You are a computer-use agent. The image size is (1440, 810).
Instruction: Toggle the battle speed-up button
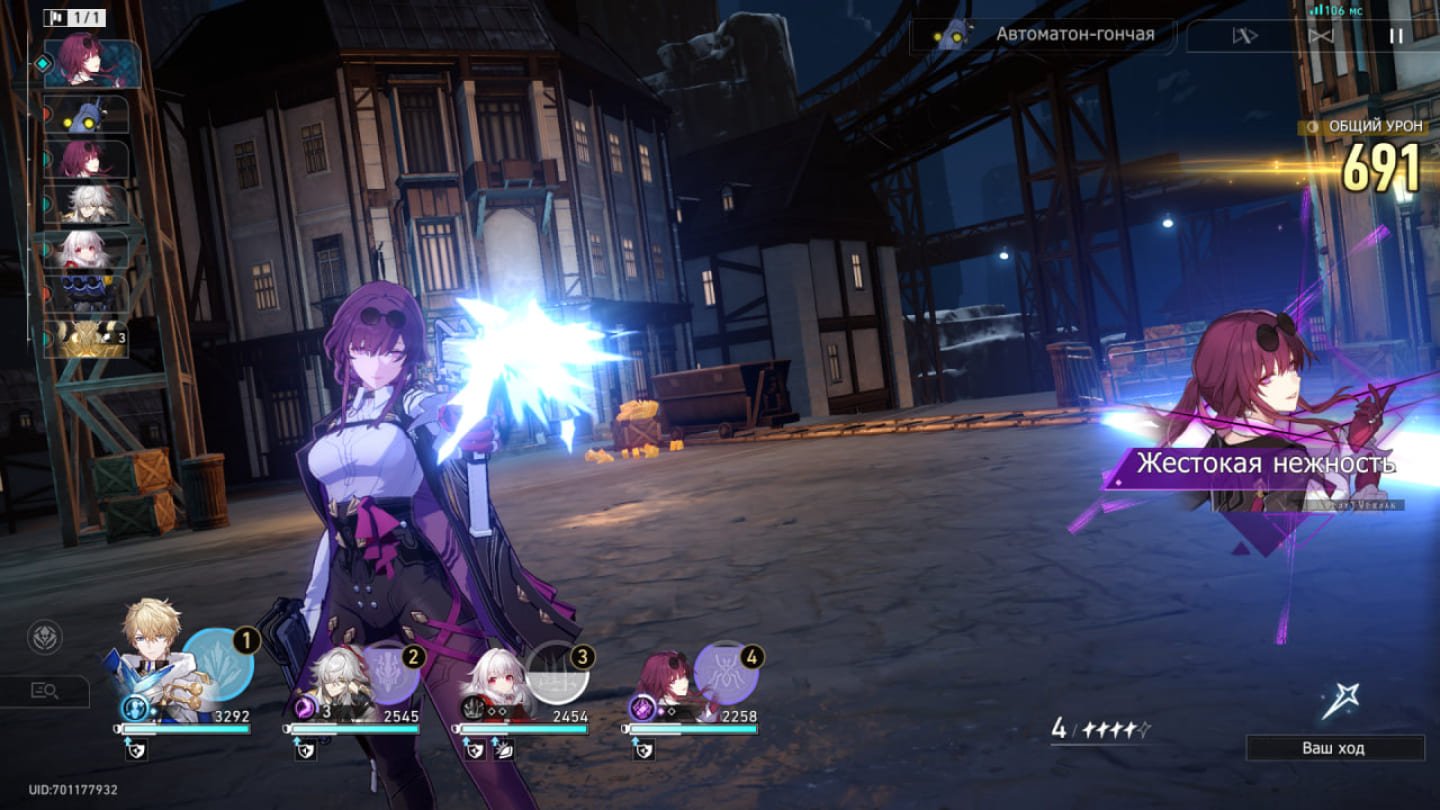point(1321,36)
